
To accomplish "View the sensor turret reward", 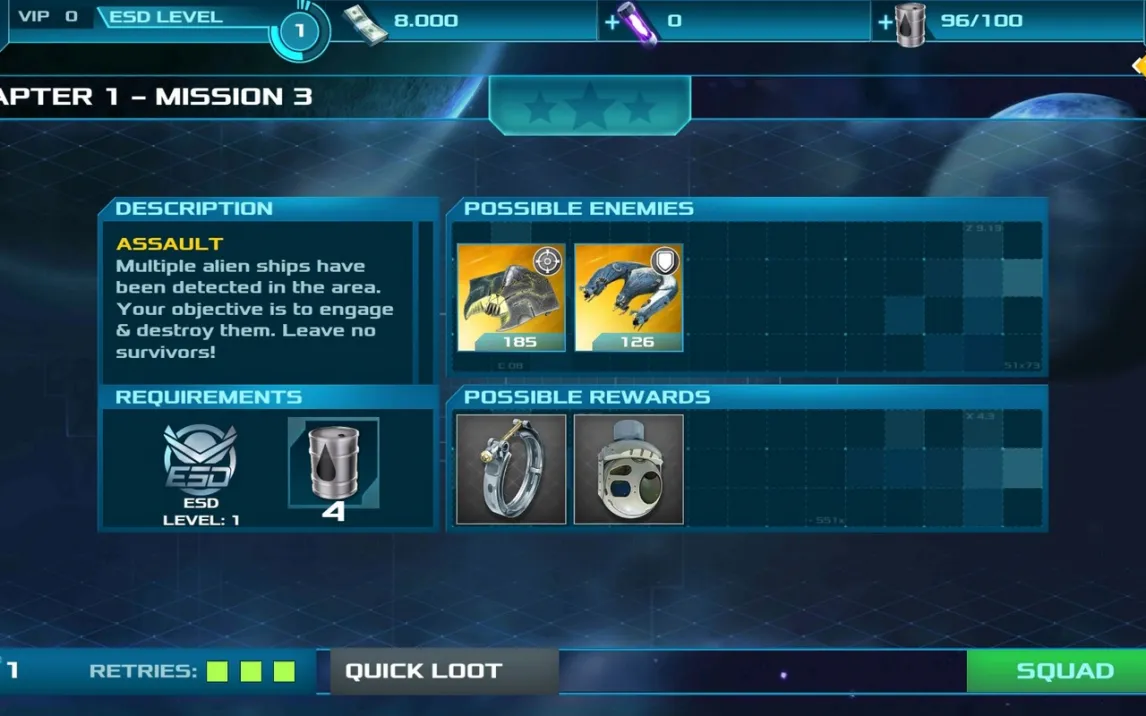I will point(629,469).
